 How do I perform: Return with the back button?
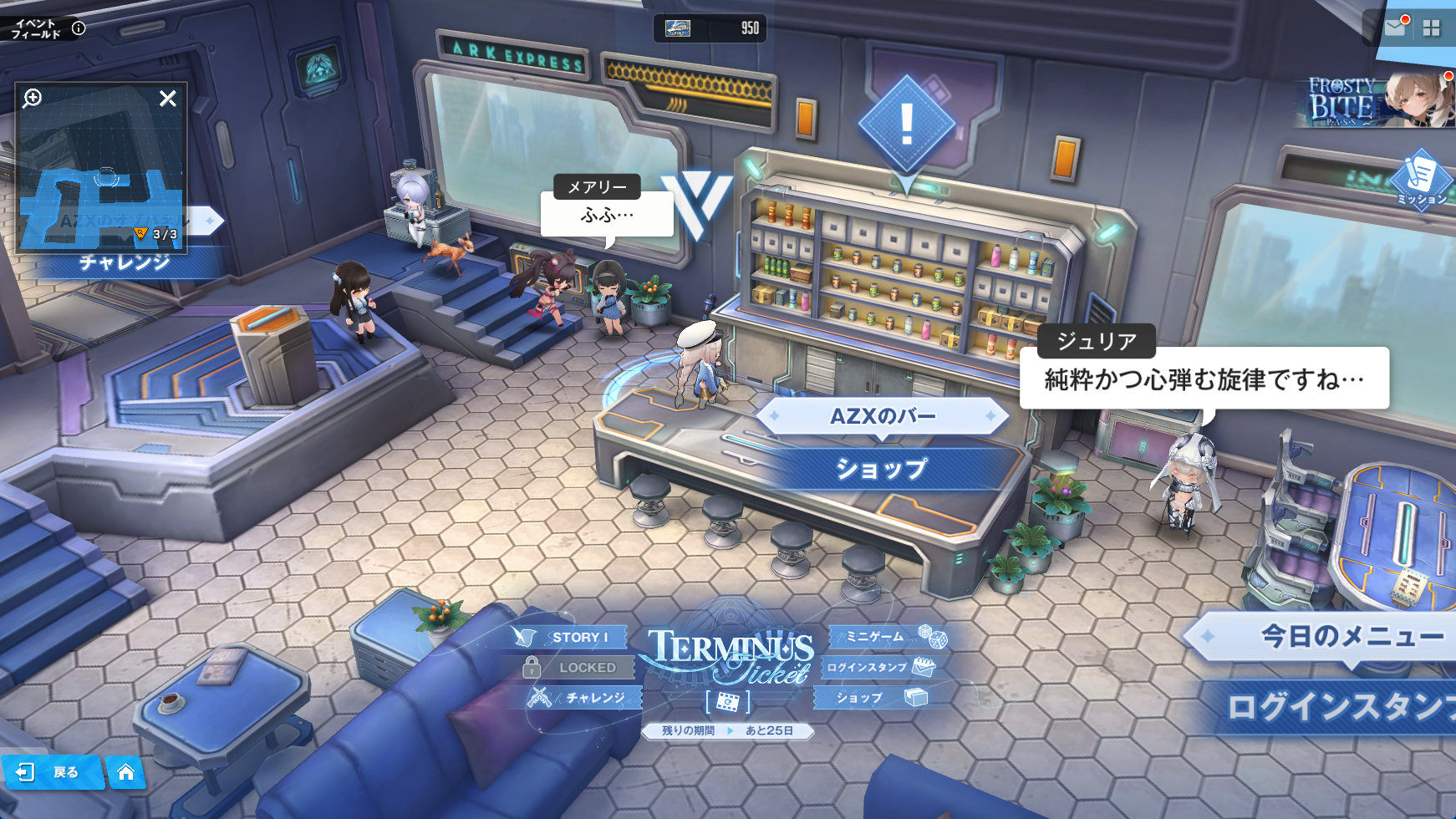(52, 772)
